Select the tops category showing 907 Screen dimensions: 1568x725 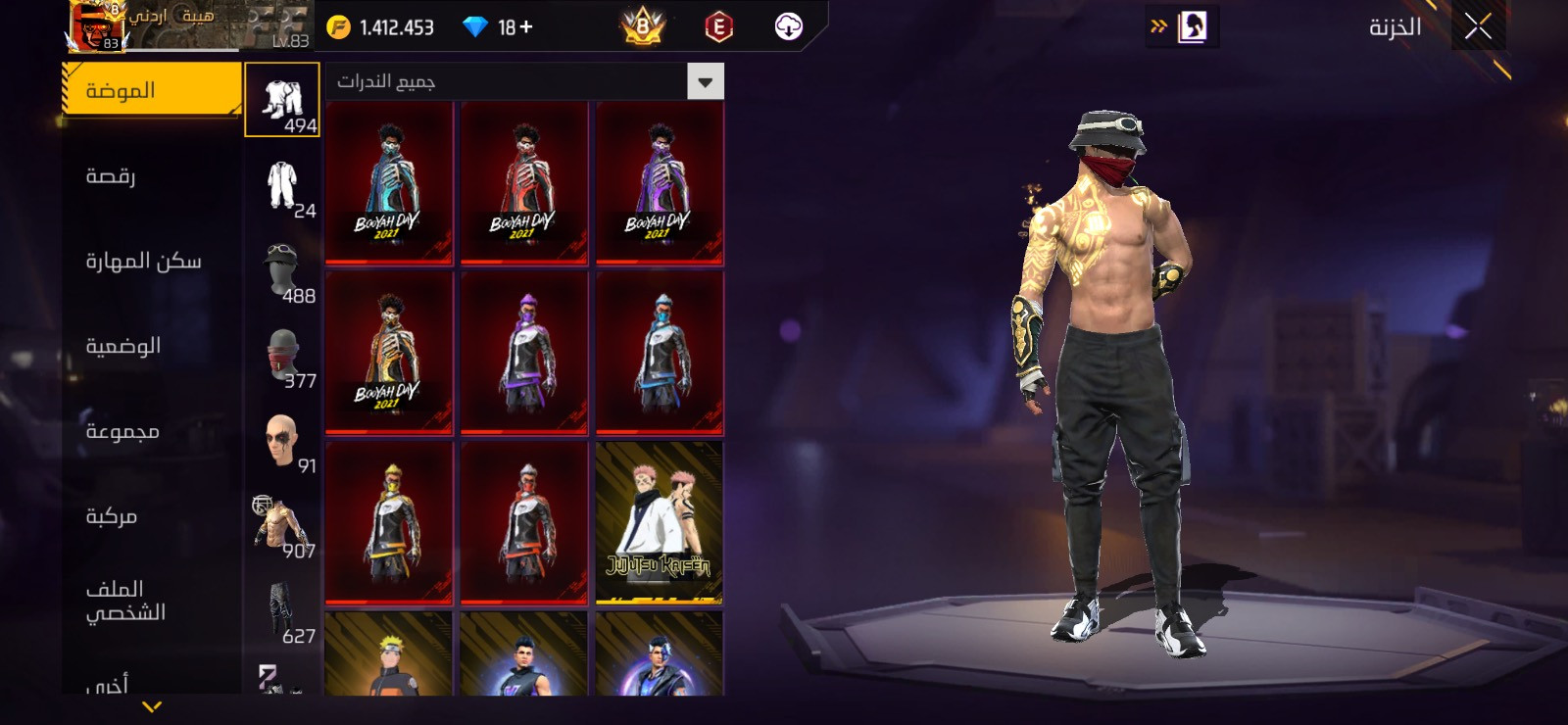(x=282, y=526)
